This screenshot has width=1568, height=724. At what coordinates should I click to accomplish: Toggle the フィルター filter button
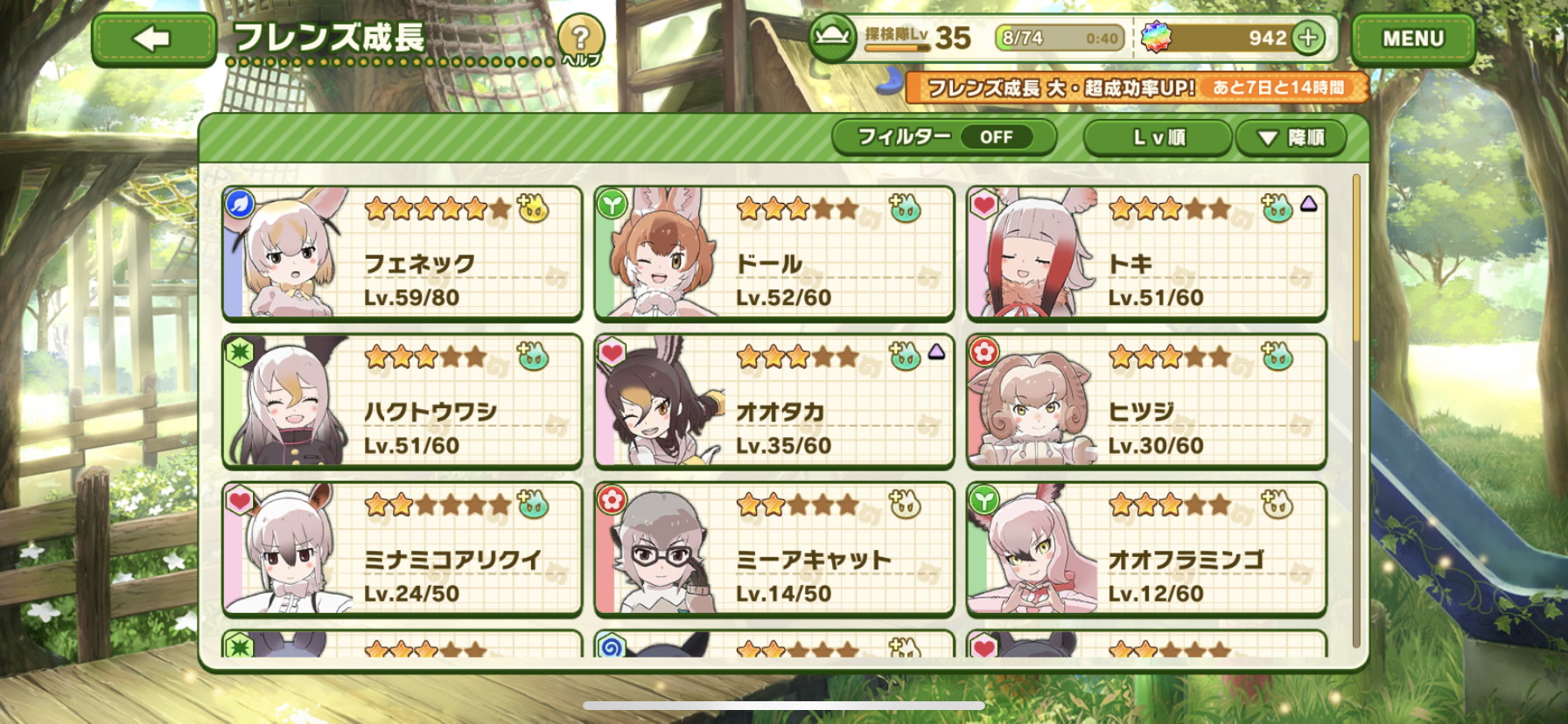(x=943, y=137)
